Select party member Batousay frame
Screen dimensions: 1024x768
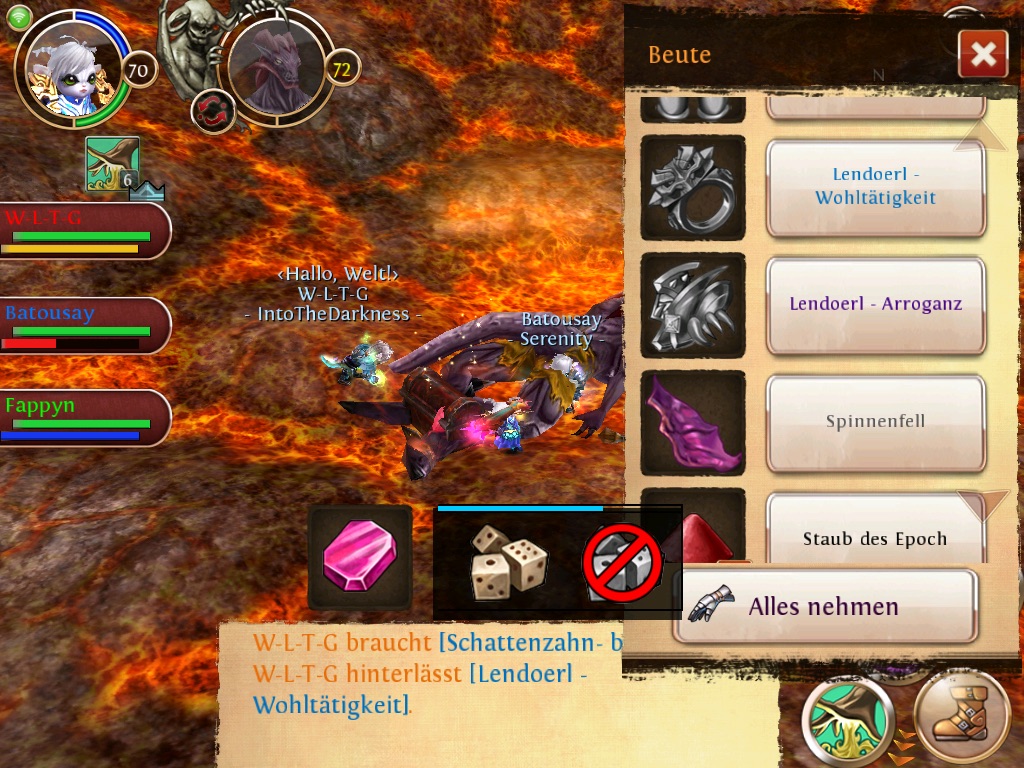pos(84,325)
